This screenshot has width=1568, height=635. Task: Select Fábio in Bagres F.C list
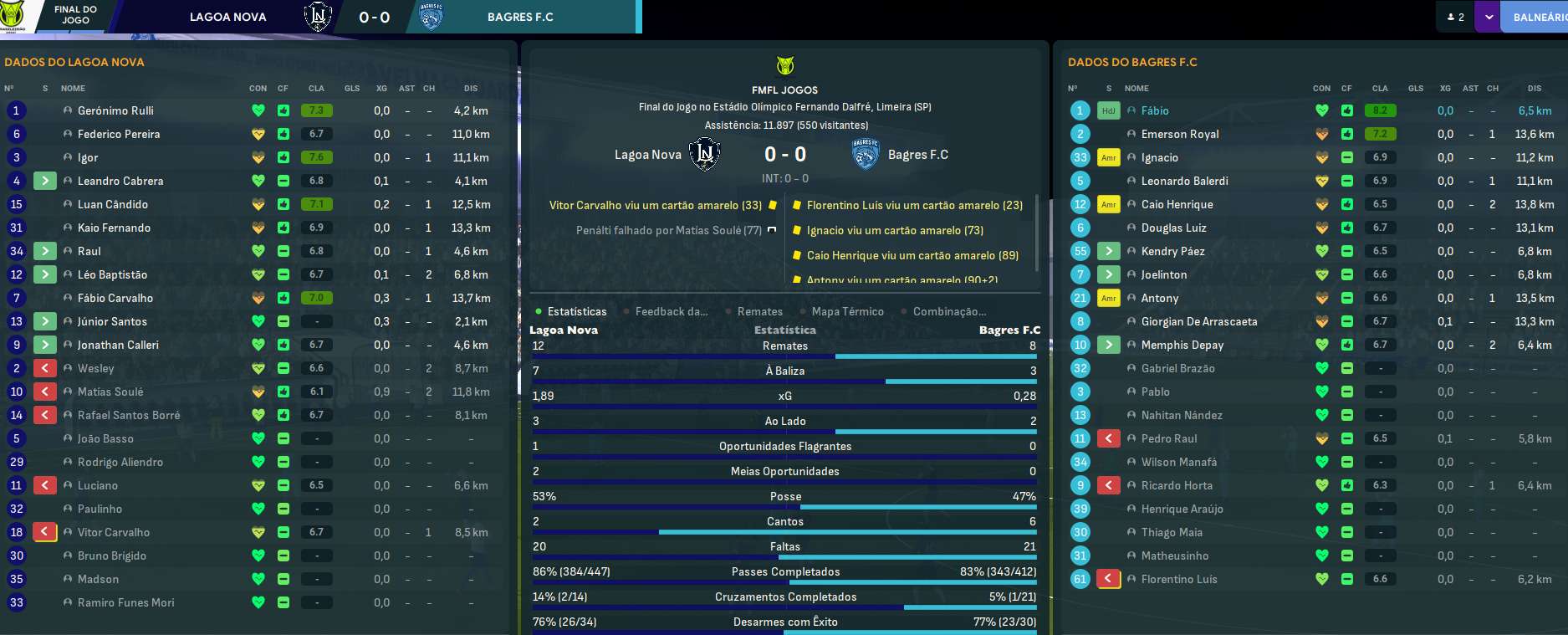[1155, 110]
